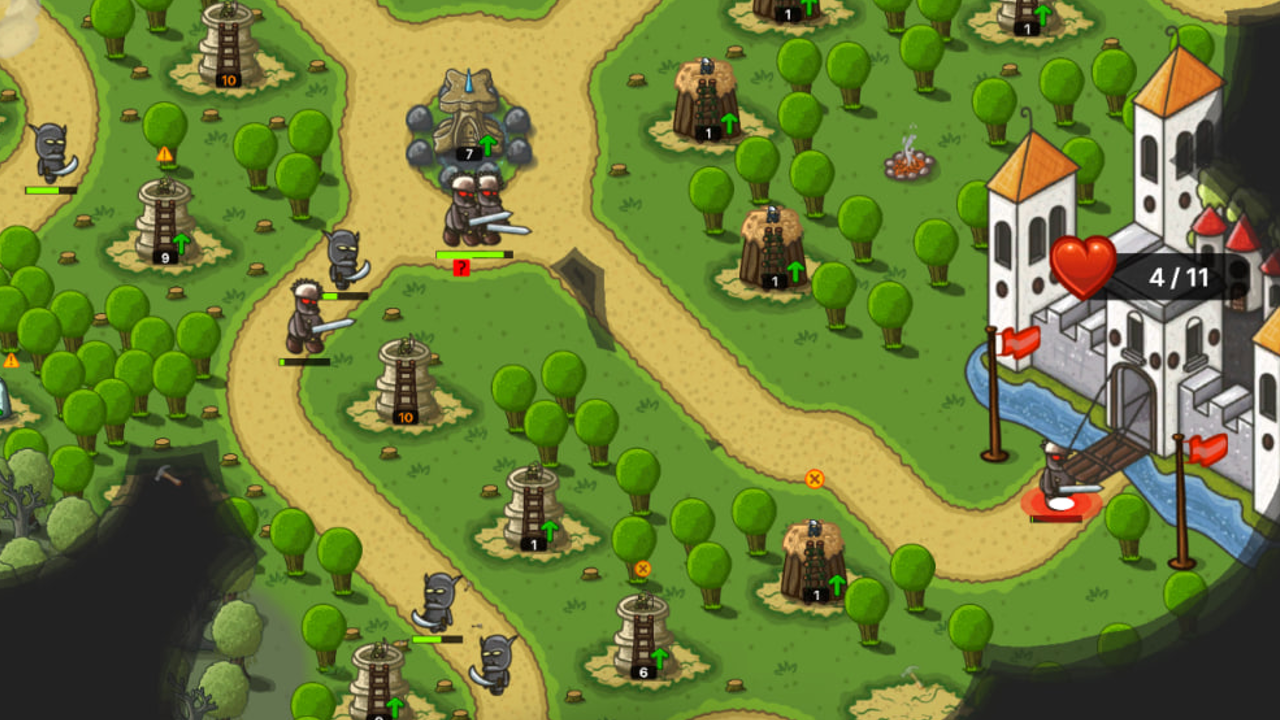Click the green upgrade arrow on the level 7 stone head tower
Viewport: 1280px width, 720px height.
pyautogui.click(x=488, y=146)
